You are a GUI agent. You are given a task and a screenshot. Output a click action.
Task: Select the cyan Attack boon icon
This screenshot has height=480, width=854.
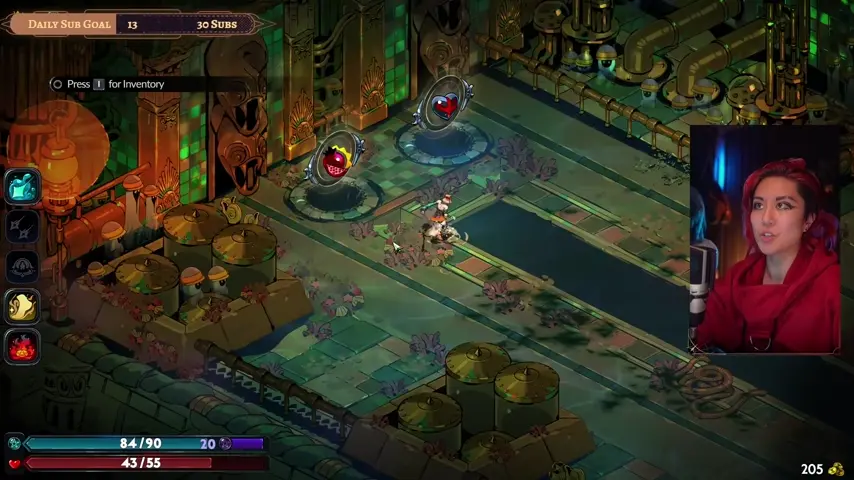coord(23,185)
